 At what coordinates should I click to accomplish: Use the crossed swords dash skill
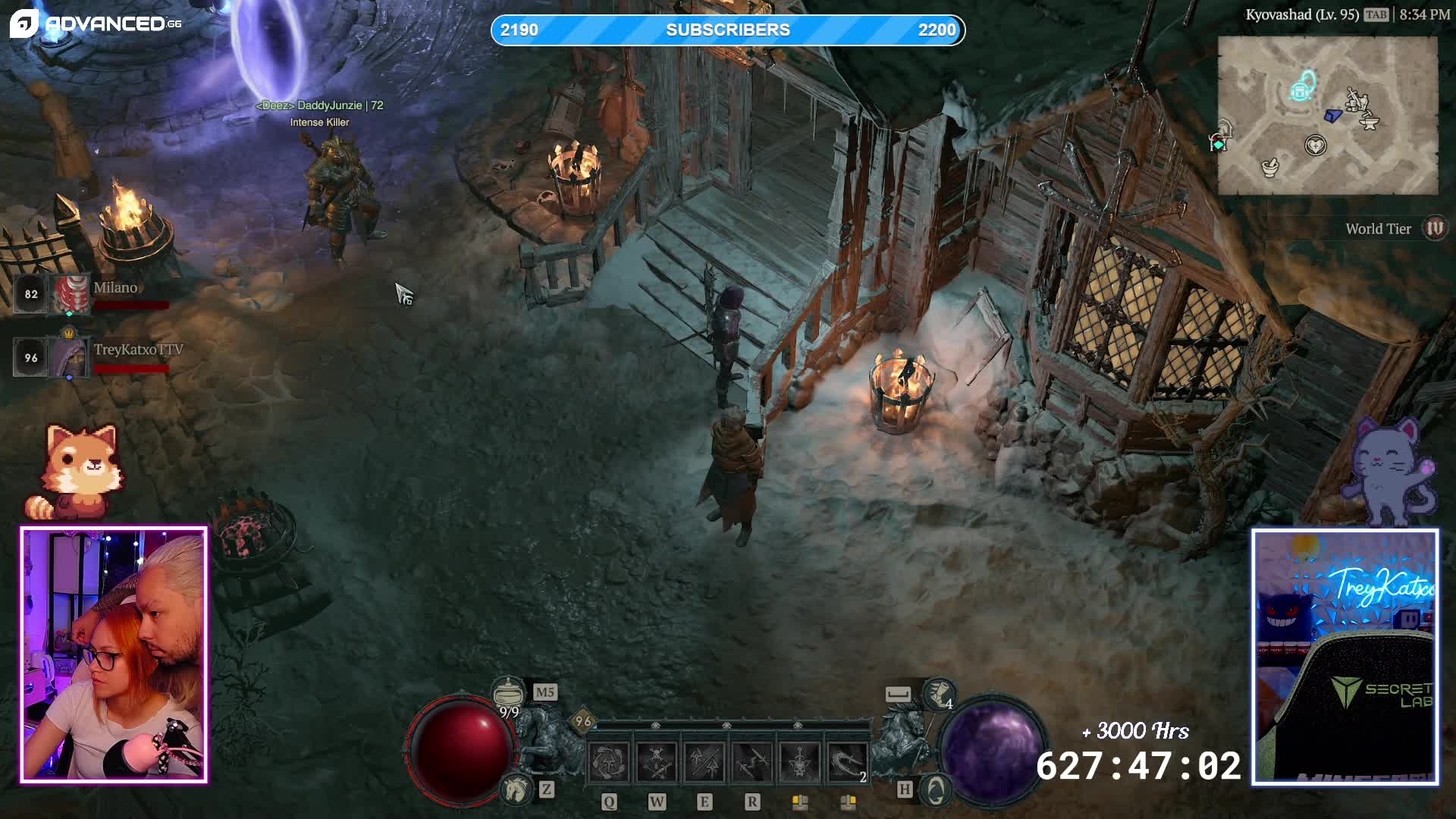752,762
